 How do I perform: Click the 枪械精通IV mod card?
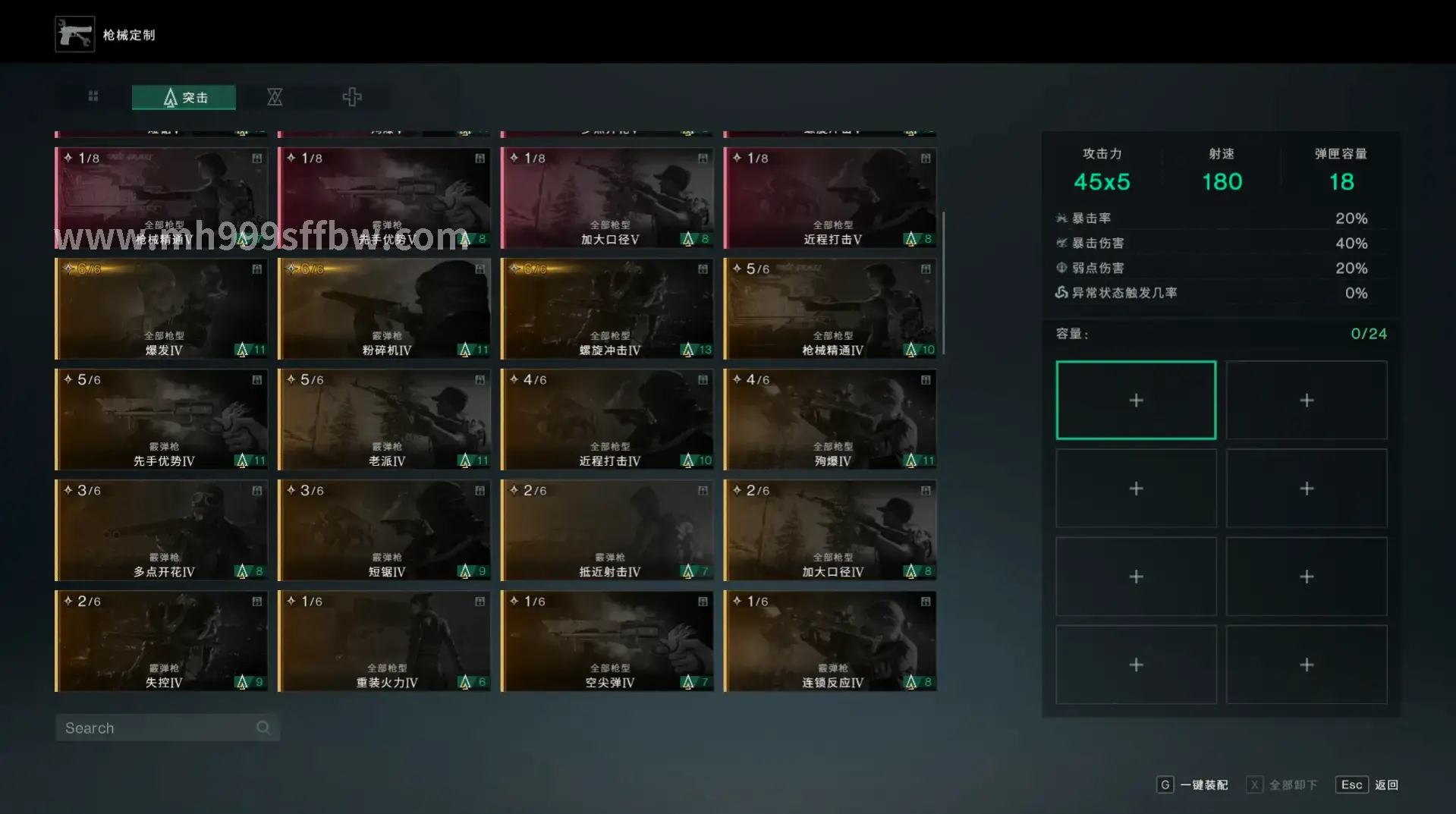[x=830, y=310]
